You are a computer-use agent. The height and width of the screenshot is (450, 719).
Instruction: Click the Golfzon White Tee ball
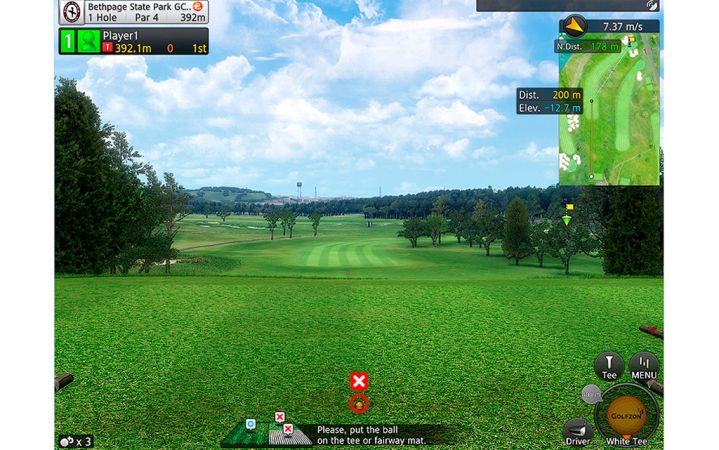click(x=627, y=413)
